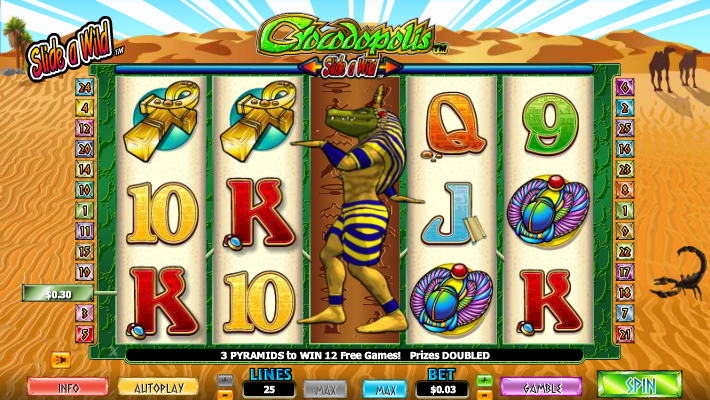Toggle the yellow sound speaker button

point(60,359)
